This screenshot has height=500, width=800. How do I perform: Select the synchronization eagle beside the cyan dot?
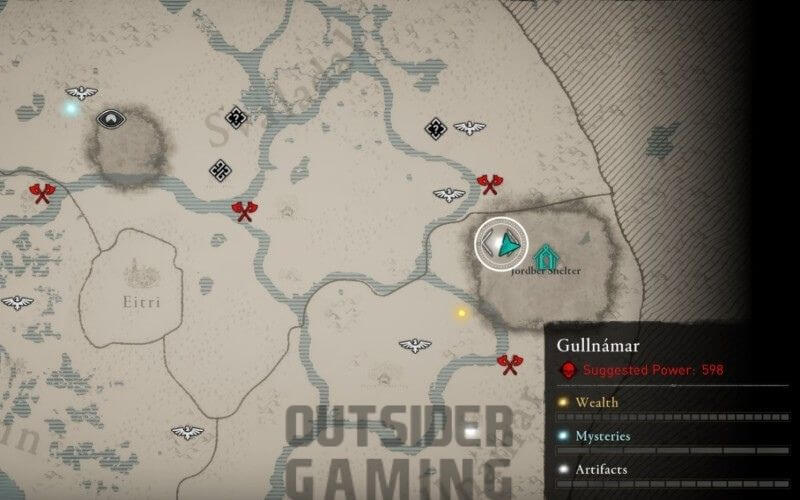pos(81,94)
